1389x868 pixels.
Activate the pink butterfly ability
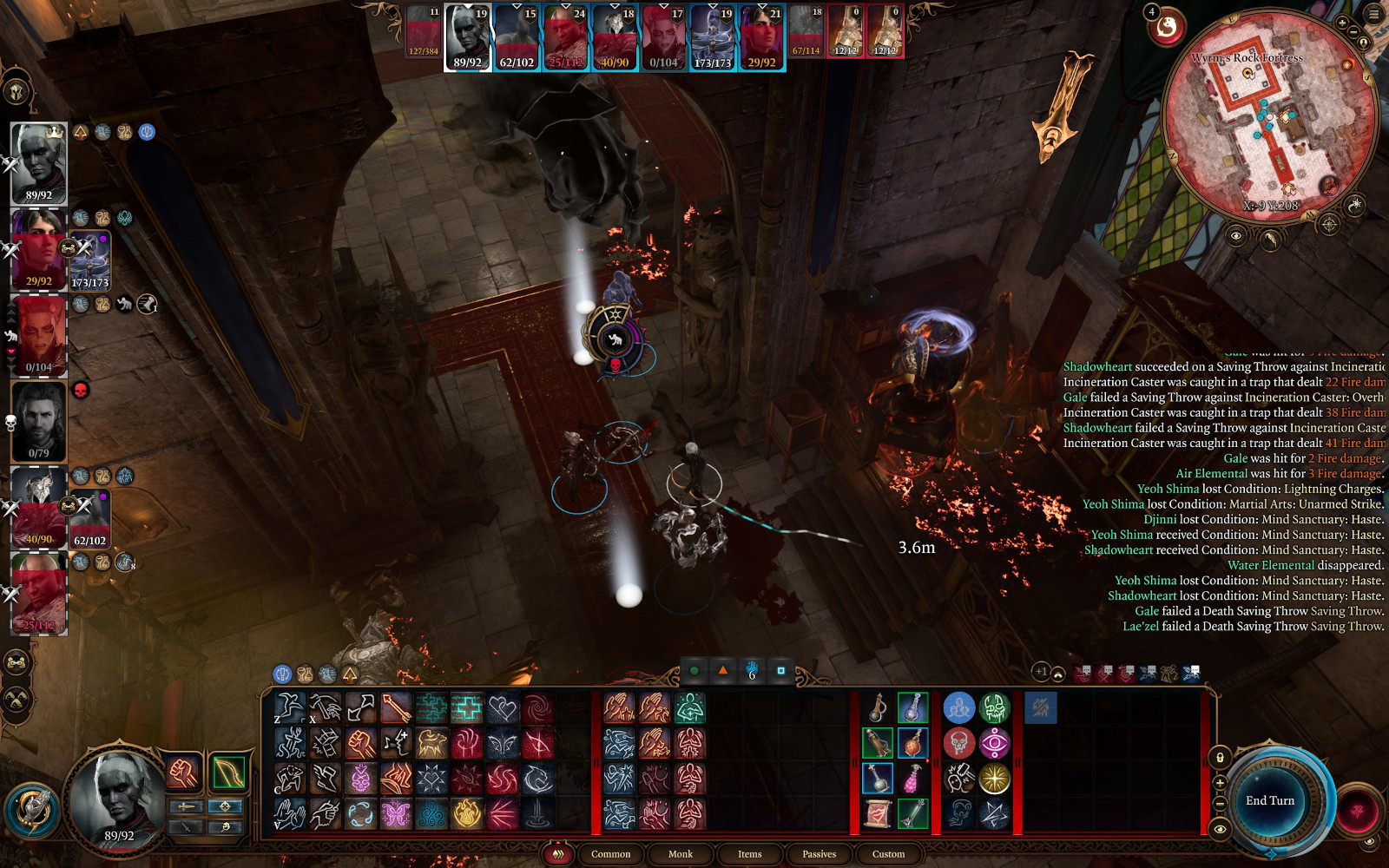(x=396, y=813)
